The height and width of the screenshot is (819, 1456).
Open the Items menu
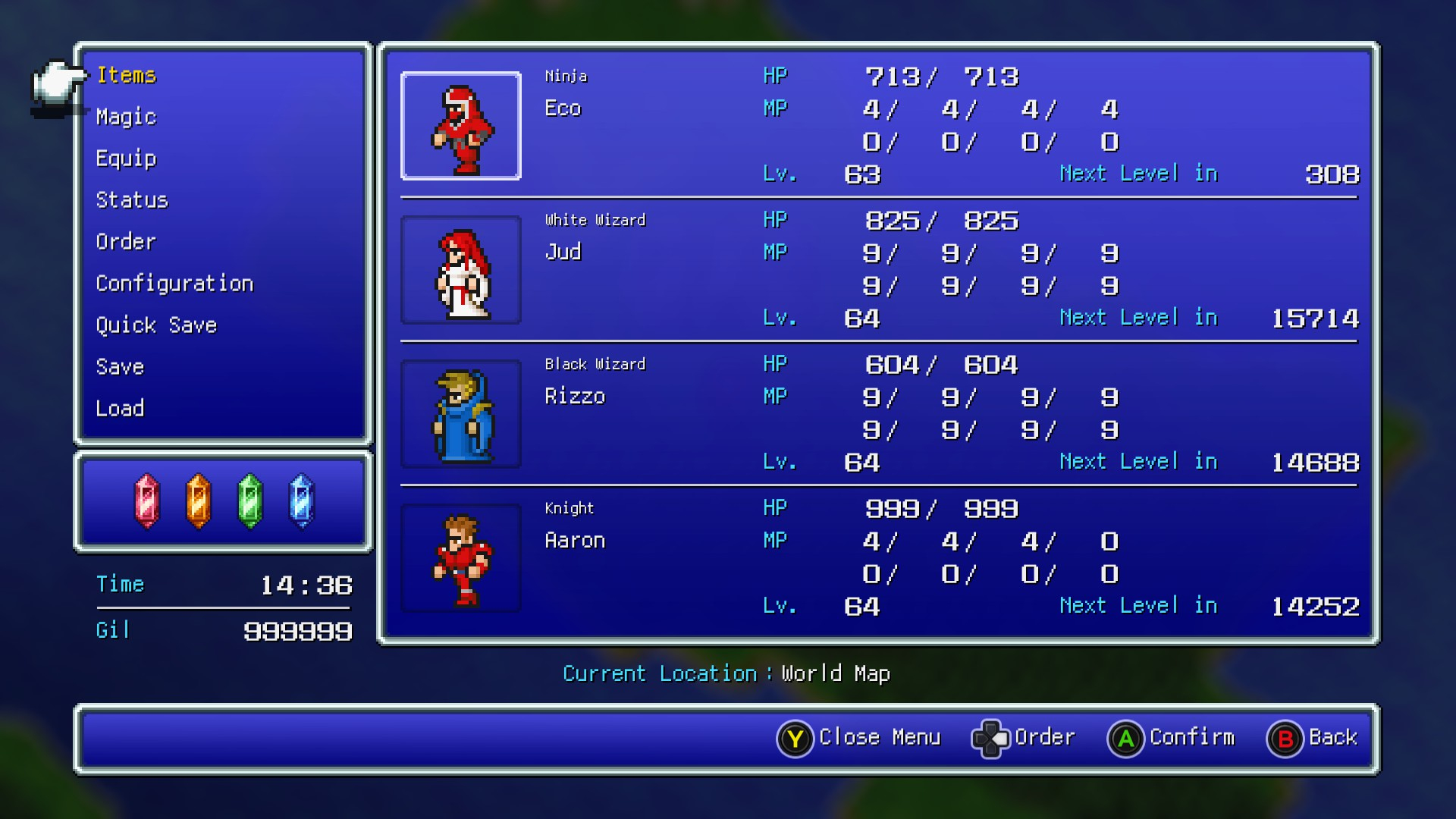click(126, 75)
